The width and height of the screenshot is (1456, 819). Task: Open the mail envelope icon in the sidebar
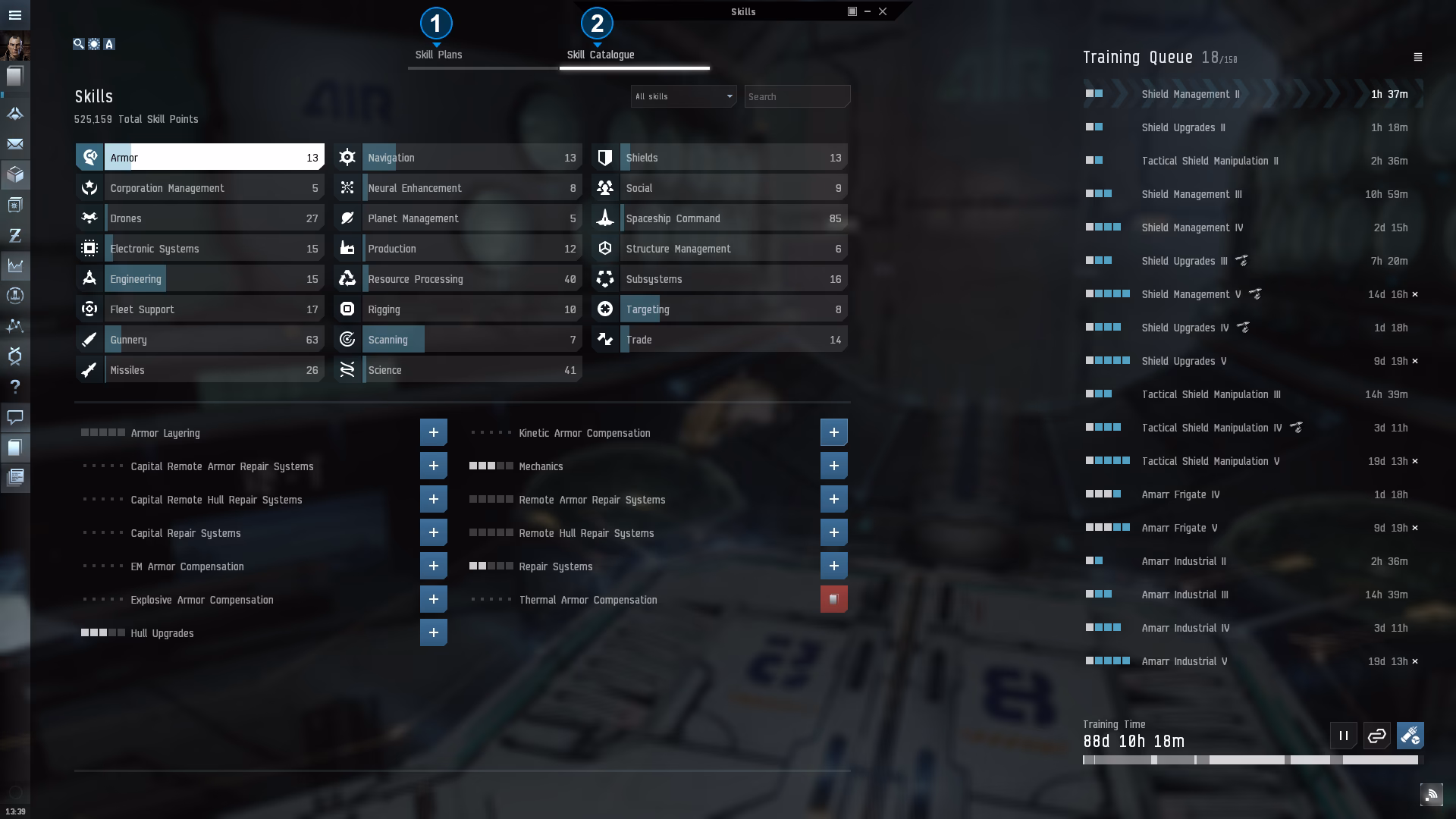[x=15, y=145]
